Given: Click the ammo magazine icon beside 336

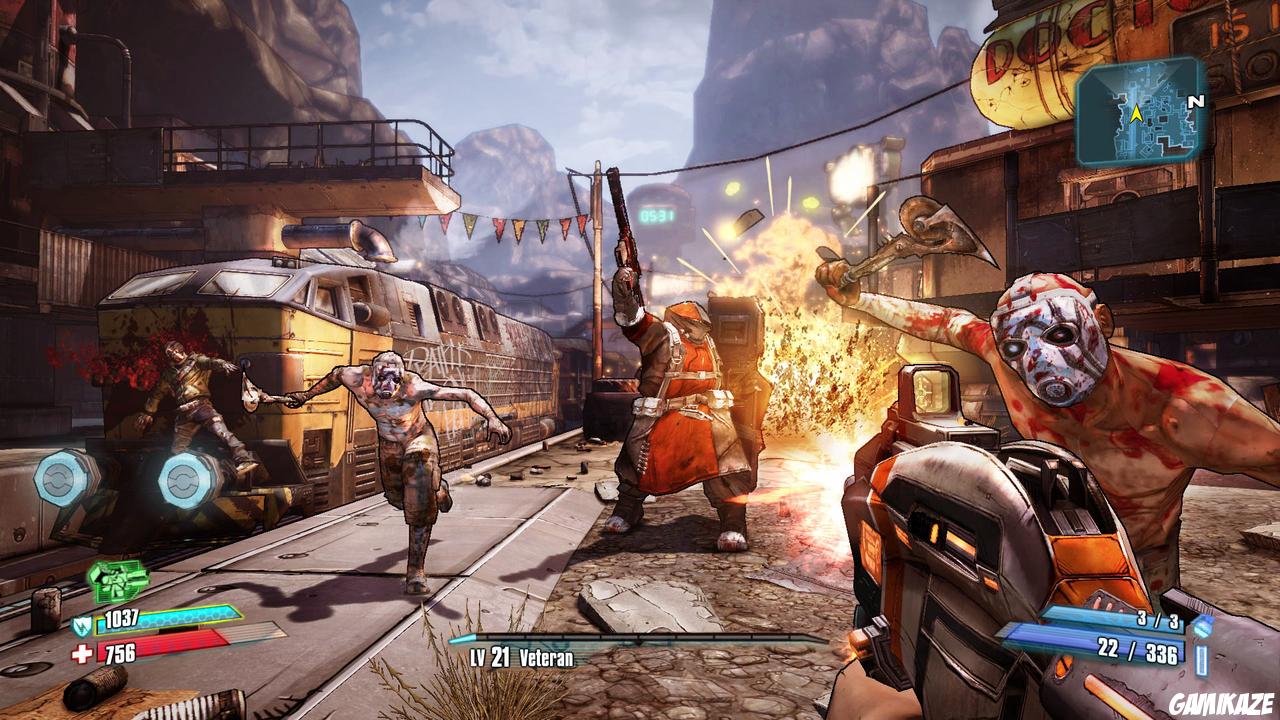Looking at the screenshot, I should coord(1200,658).
